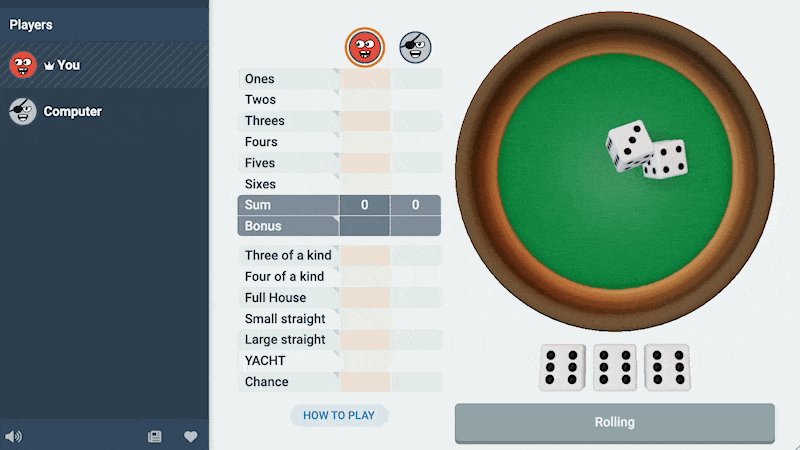
Task: Pick the Threes scoring row
Action: click(x=364, y=121)
